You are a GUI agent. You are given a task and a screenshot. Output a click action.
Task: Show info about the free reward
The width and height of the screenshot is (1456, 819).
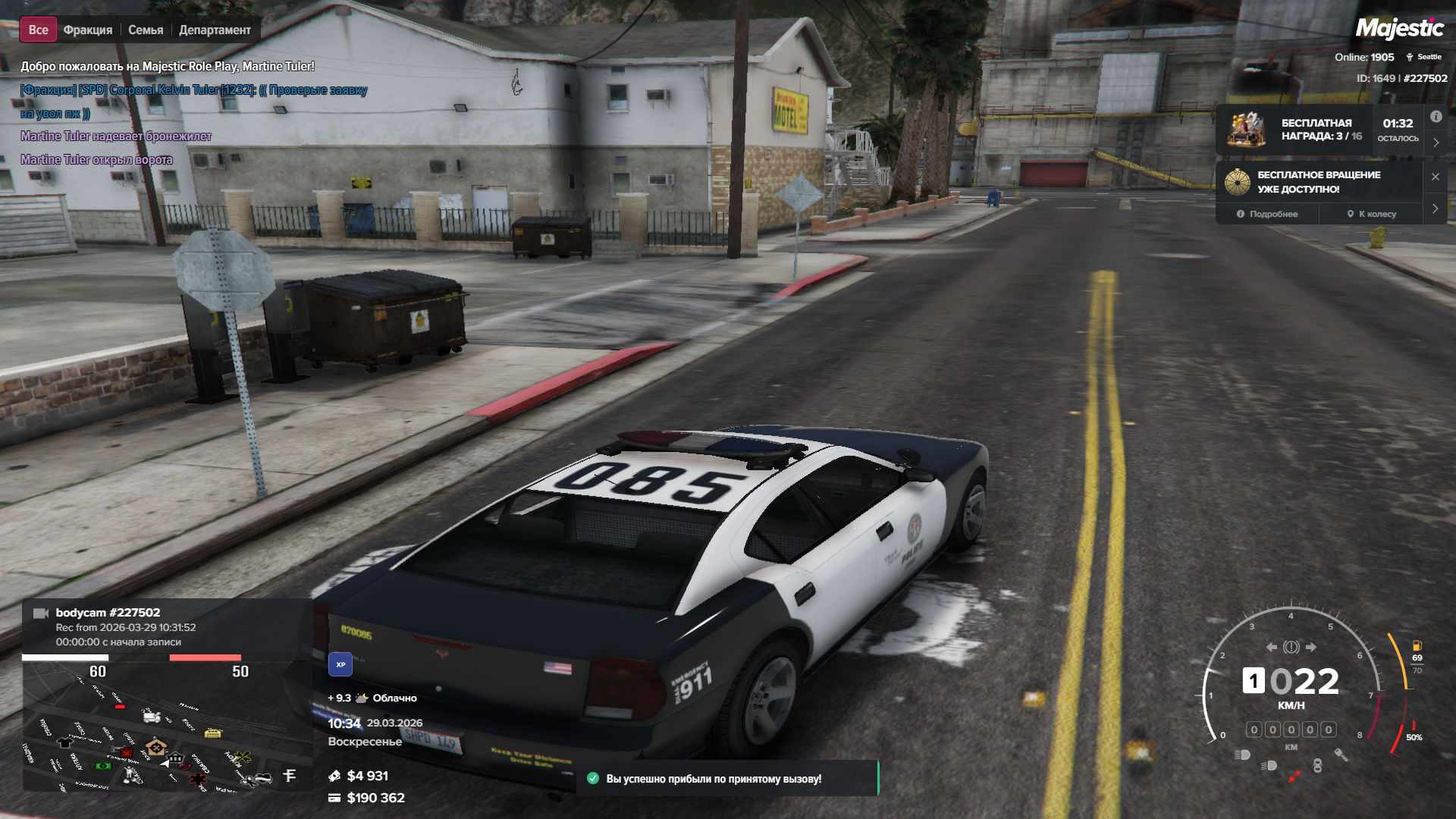tap(1436, 117)
